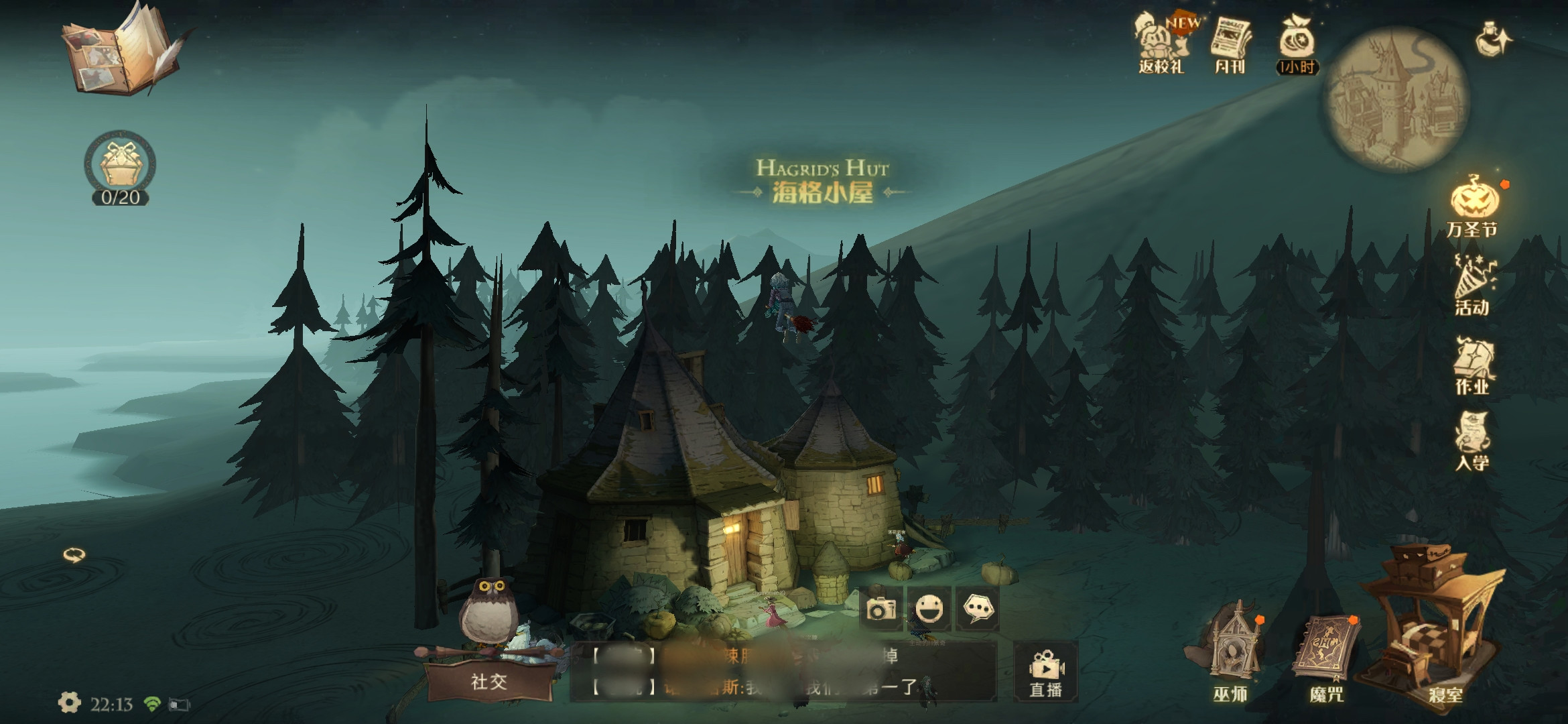This screenshot has width=1568, height=724.
Task: Open the smiley face emote menu
Action: pos(929,609)
